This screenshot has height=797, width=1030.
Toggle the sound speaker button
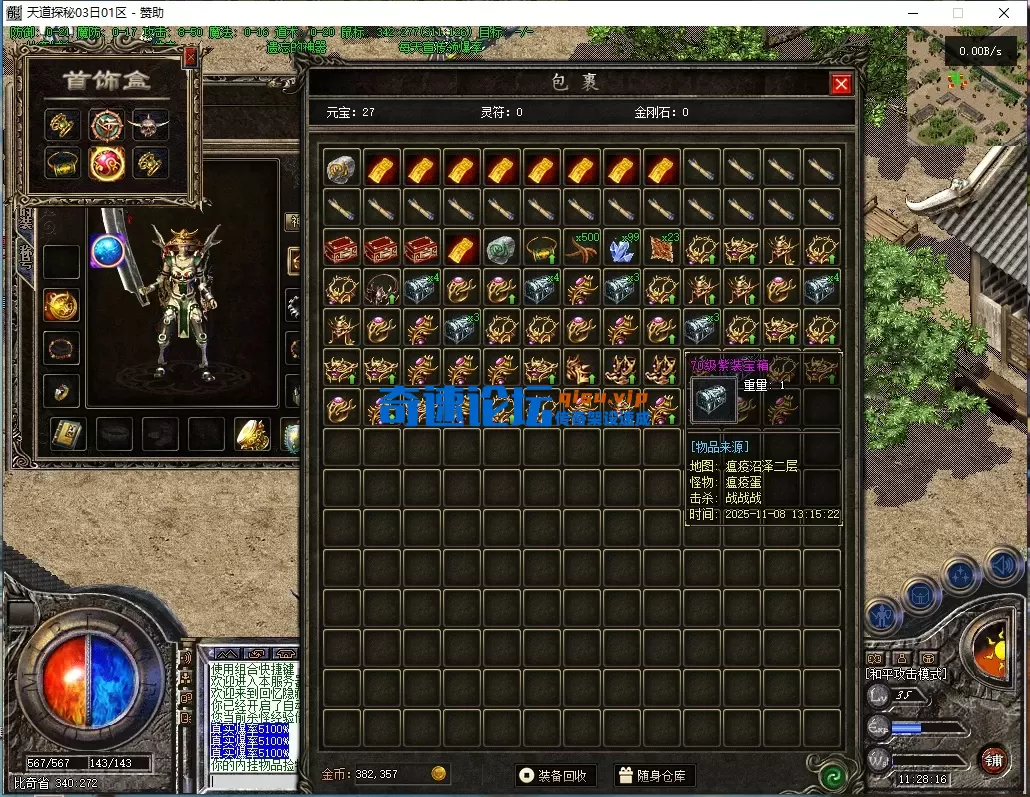pos(1003,567)
